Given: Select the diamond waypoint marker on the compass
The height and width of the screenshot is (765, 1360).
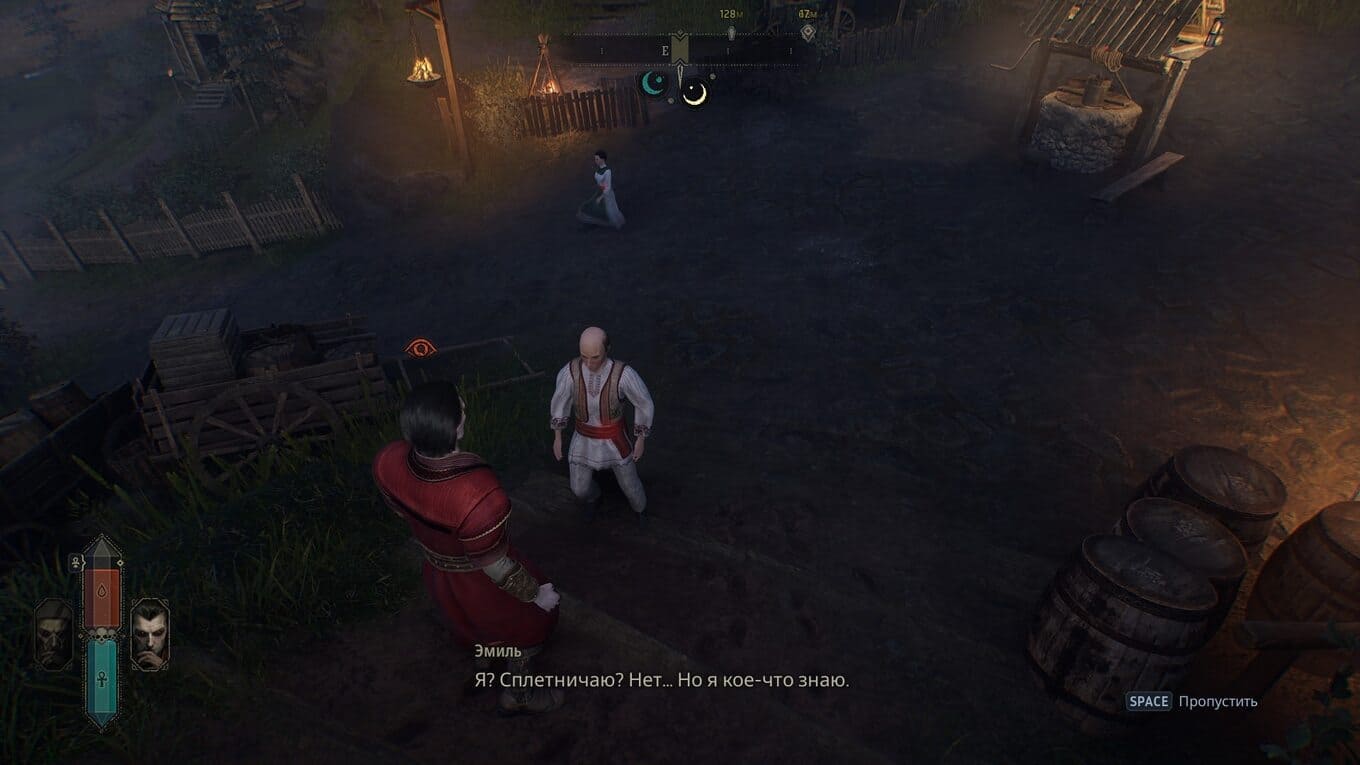Looking at the screenshot, I should 807,33.
